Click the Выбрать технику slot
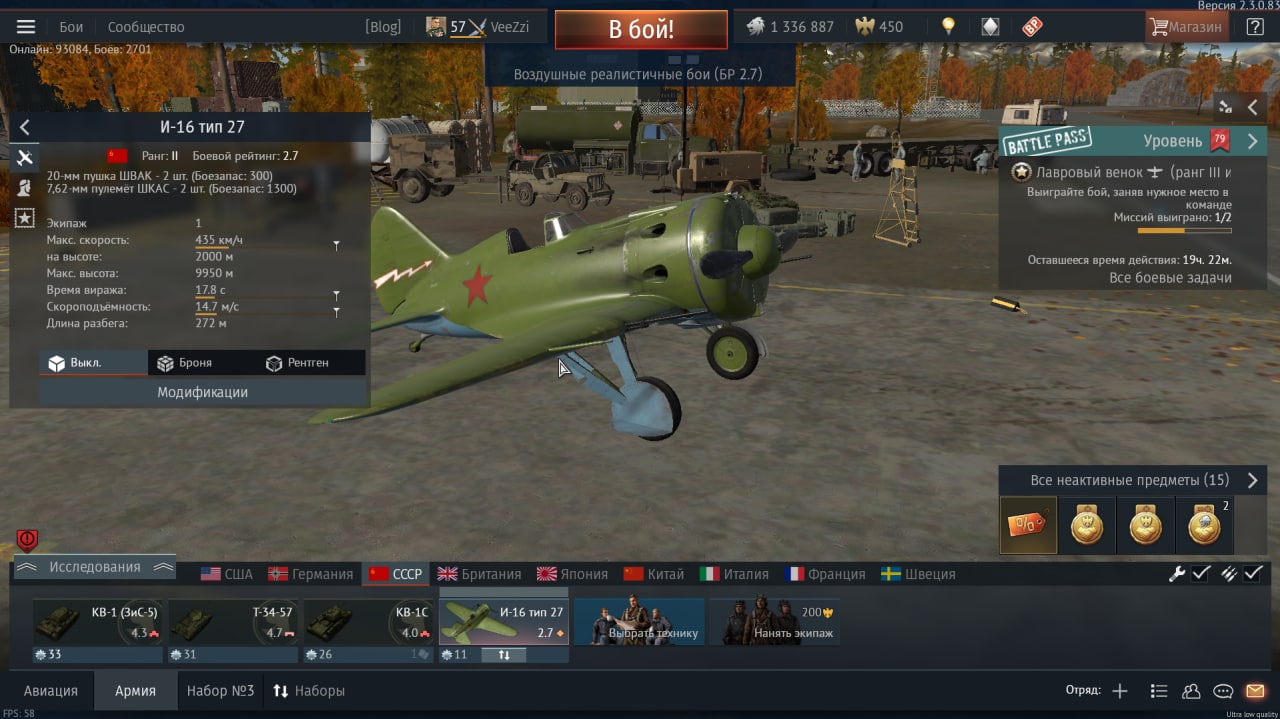The height and width of the screenshot is (719, 1280). tap(639, 622)
